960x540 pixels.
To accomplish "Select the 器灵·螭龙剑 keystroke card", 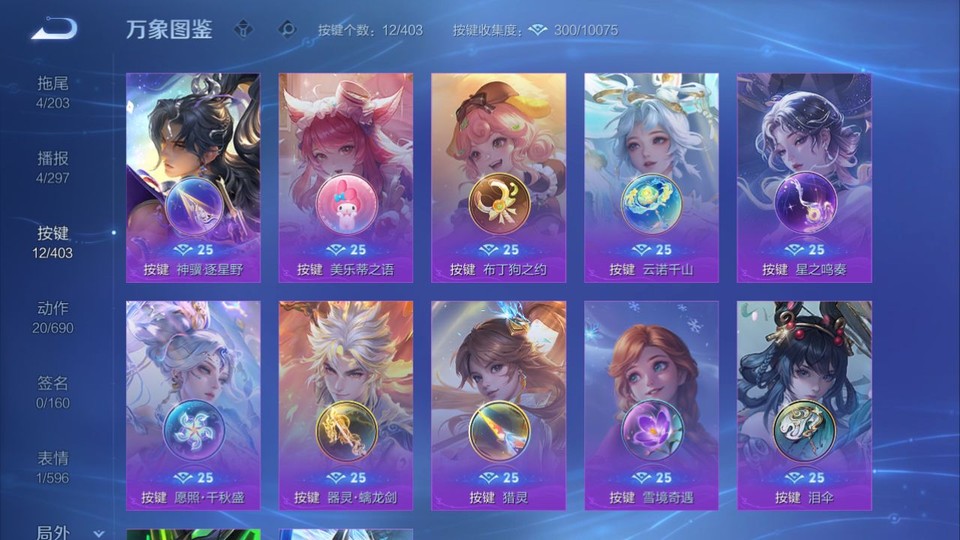I will click(346, 406).
